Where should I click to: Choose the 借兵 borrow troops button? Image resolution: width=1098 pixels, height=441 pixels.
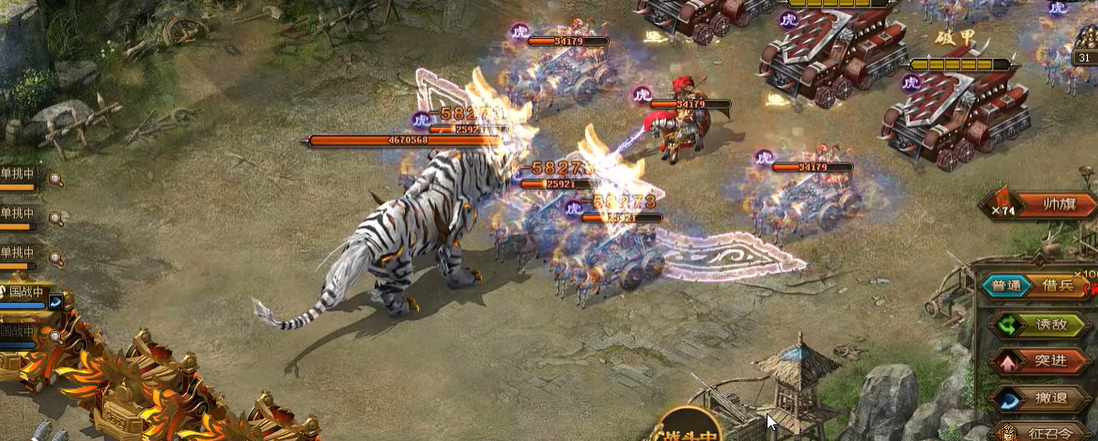[x=1051, y=285]
